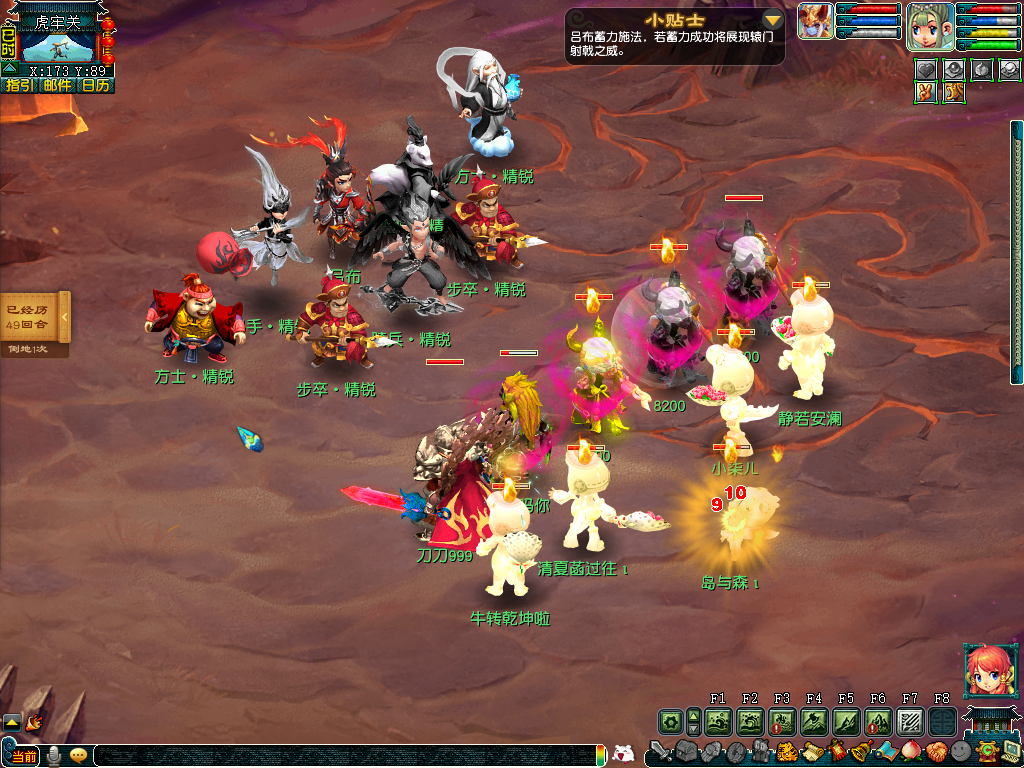
Task: Open the 指引 guide button
Action: 19,85
